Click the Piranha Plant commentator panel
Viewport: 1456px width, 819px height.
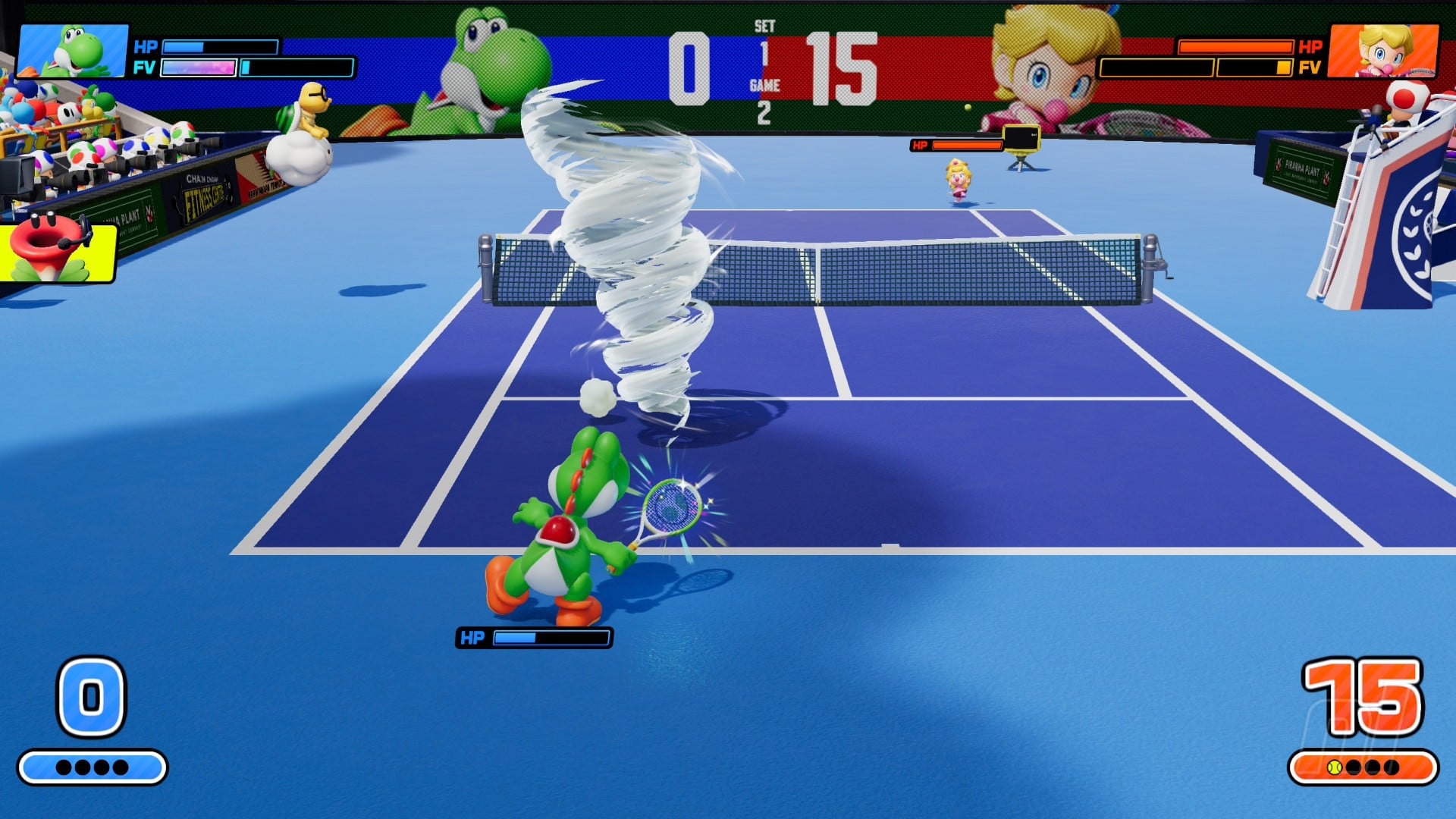pyautogui.click(x=58, y=250)
